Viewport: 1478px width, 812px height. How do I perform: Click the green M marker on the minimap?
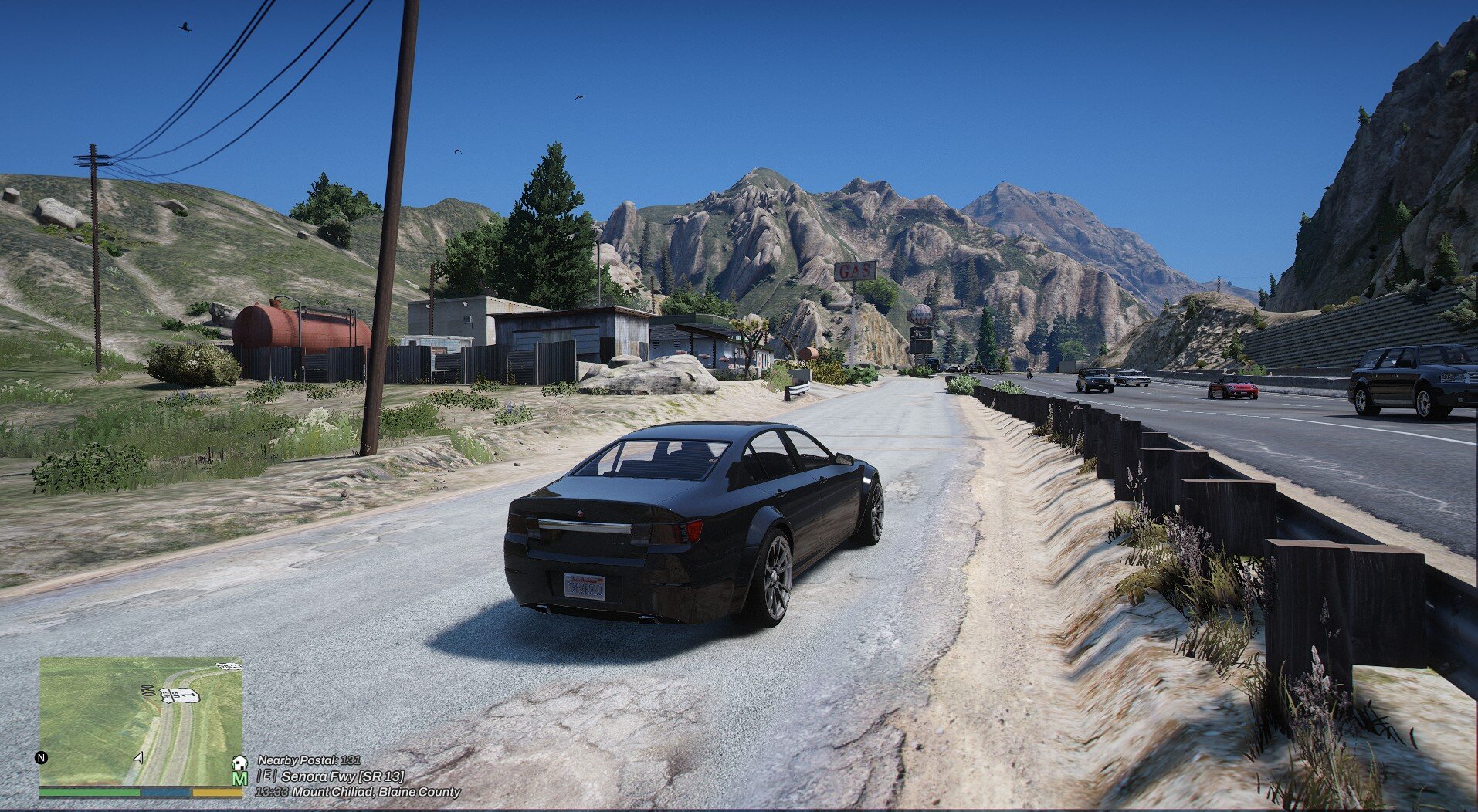coord(239,778)
